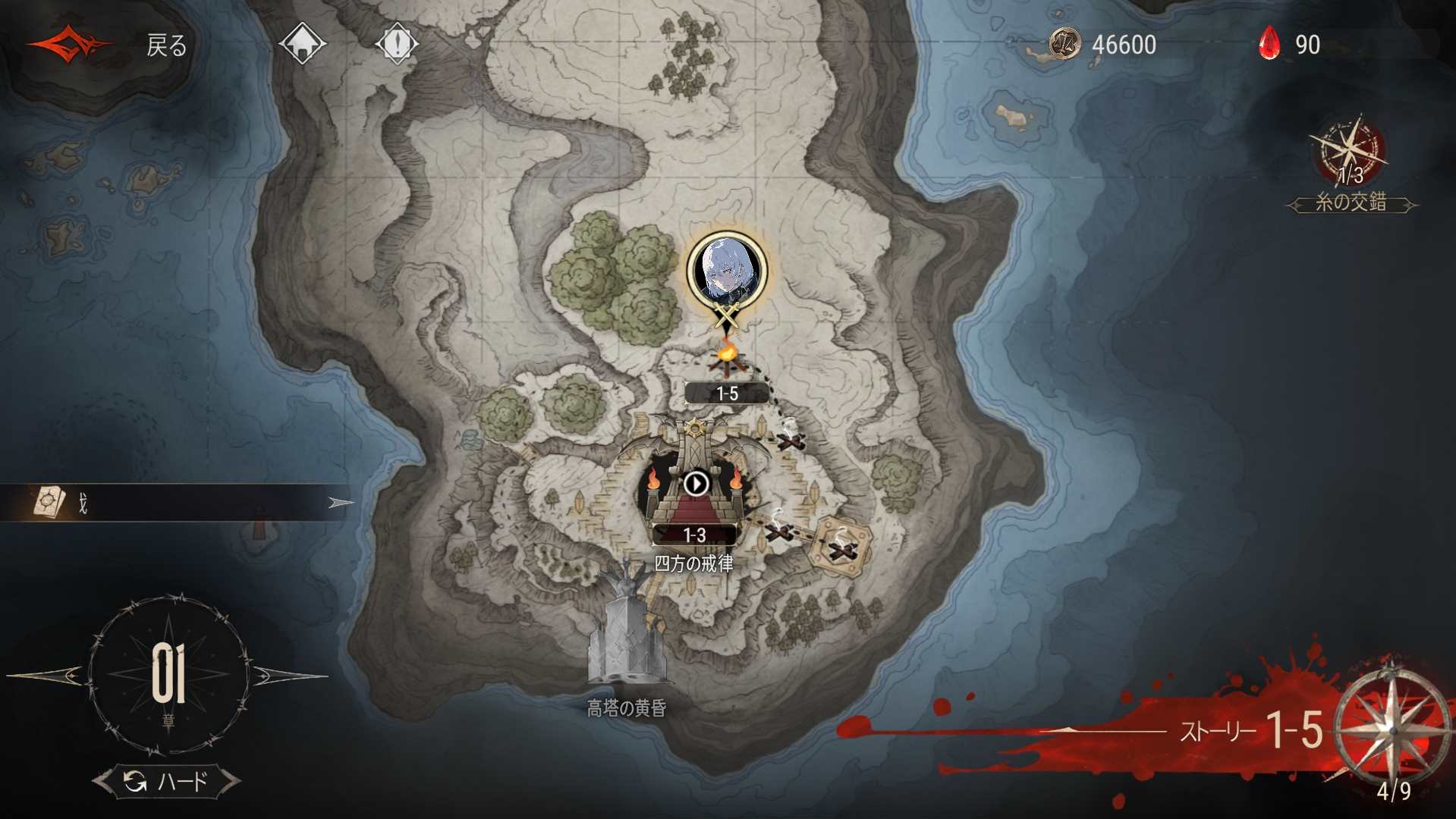Open the exclamation mark info icon
The image size is (1456, 819).
point(396,43)
